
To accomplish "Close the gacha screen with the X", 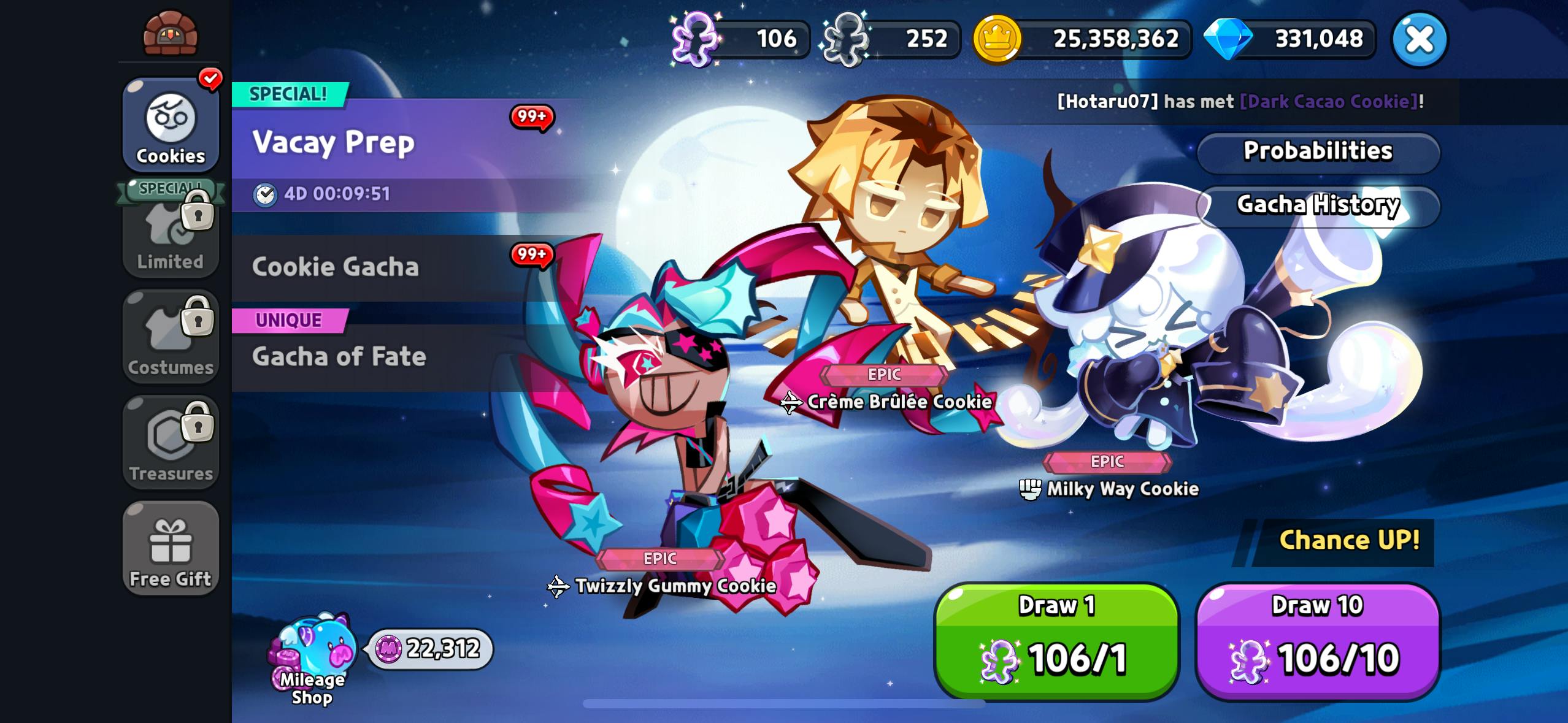I will tap(1419, 39).
